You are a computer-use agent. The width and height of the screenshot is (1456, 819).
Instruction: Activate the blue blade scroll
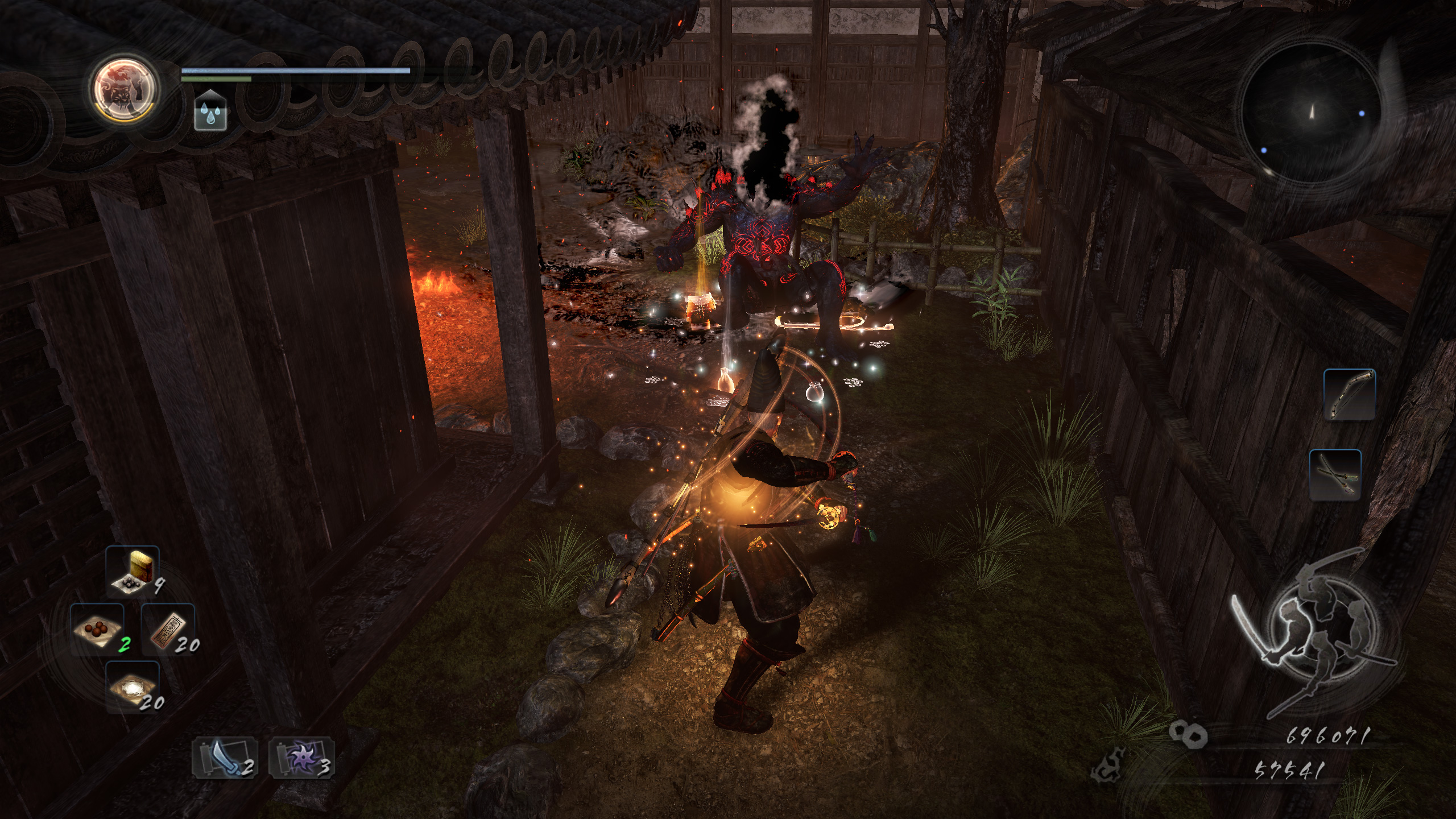coord(224,758)
